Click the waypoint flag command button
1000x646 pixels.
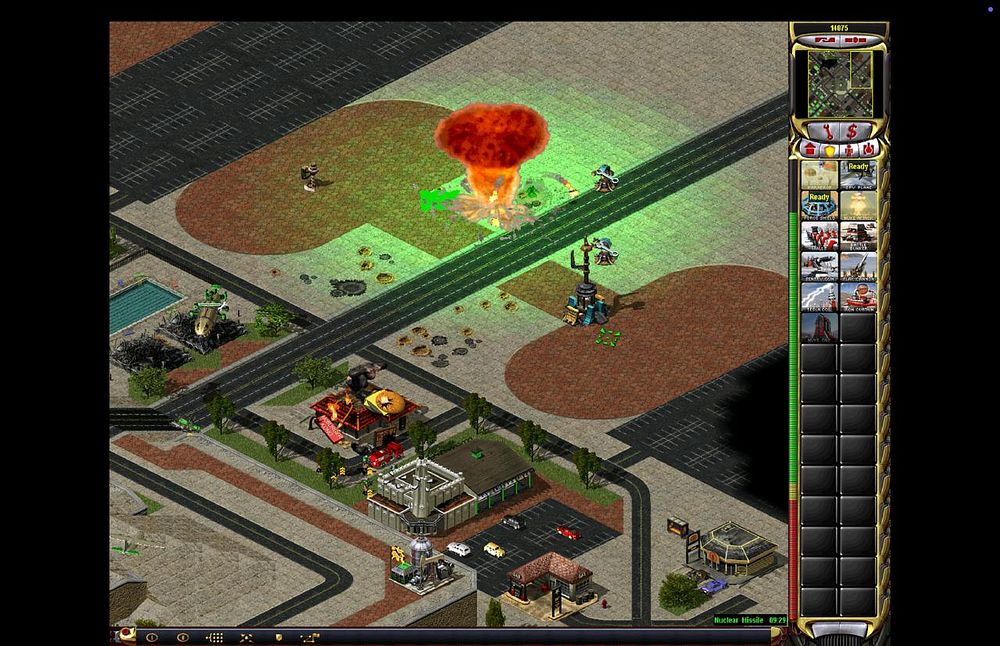pyautogui.click(x=311, y=637)
